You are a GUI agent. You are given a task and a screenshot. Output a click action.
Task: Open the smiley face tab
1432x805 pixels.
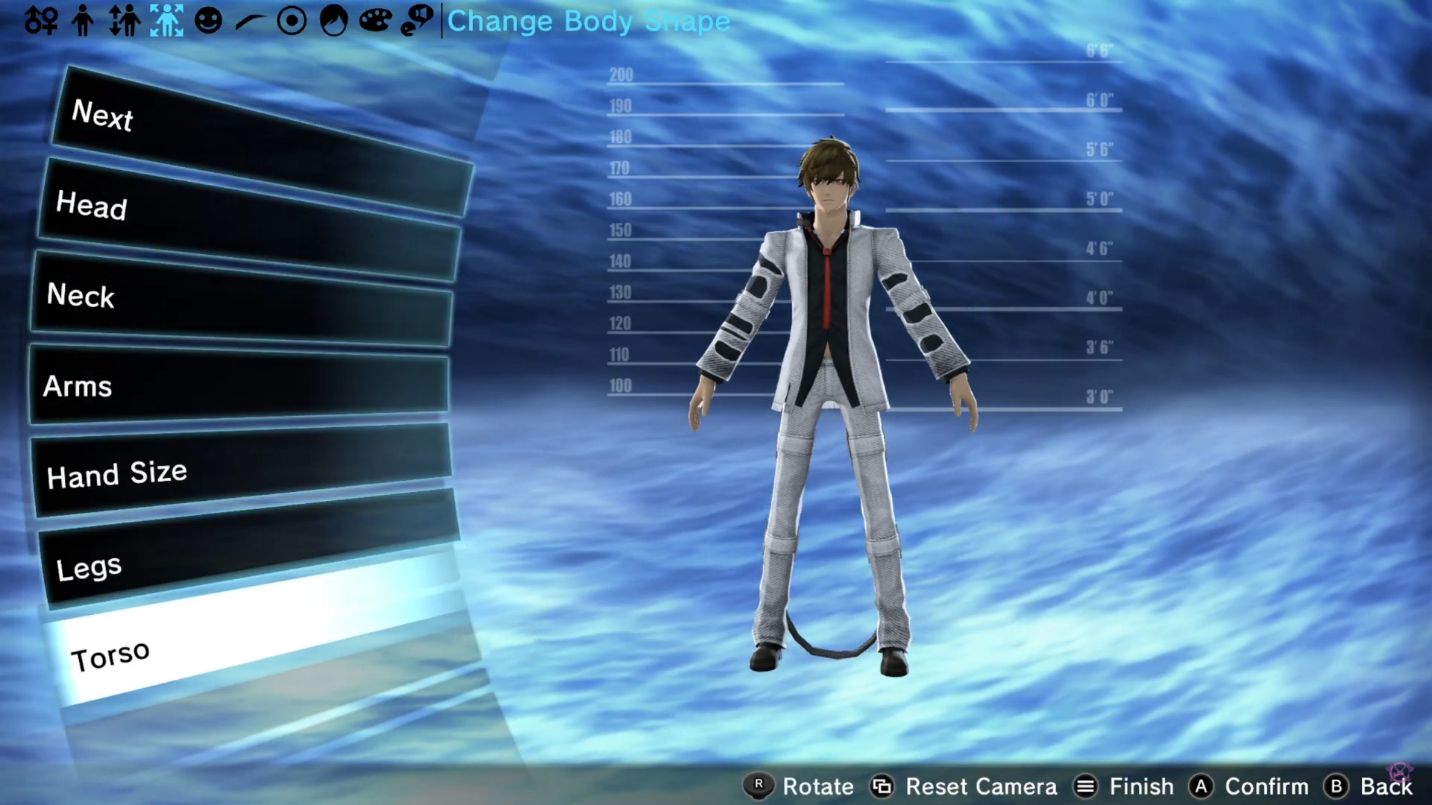pos(208,21)
